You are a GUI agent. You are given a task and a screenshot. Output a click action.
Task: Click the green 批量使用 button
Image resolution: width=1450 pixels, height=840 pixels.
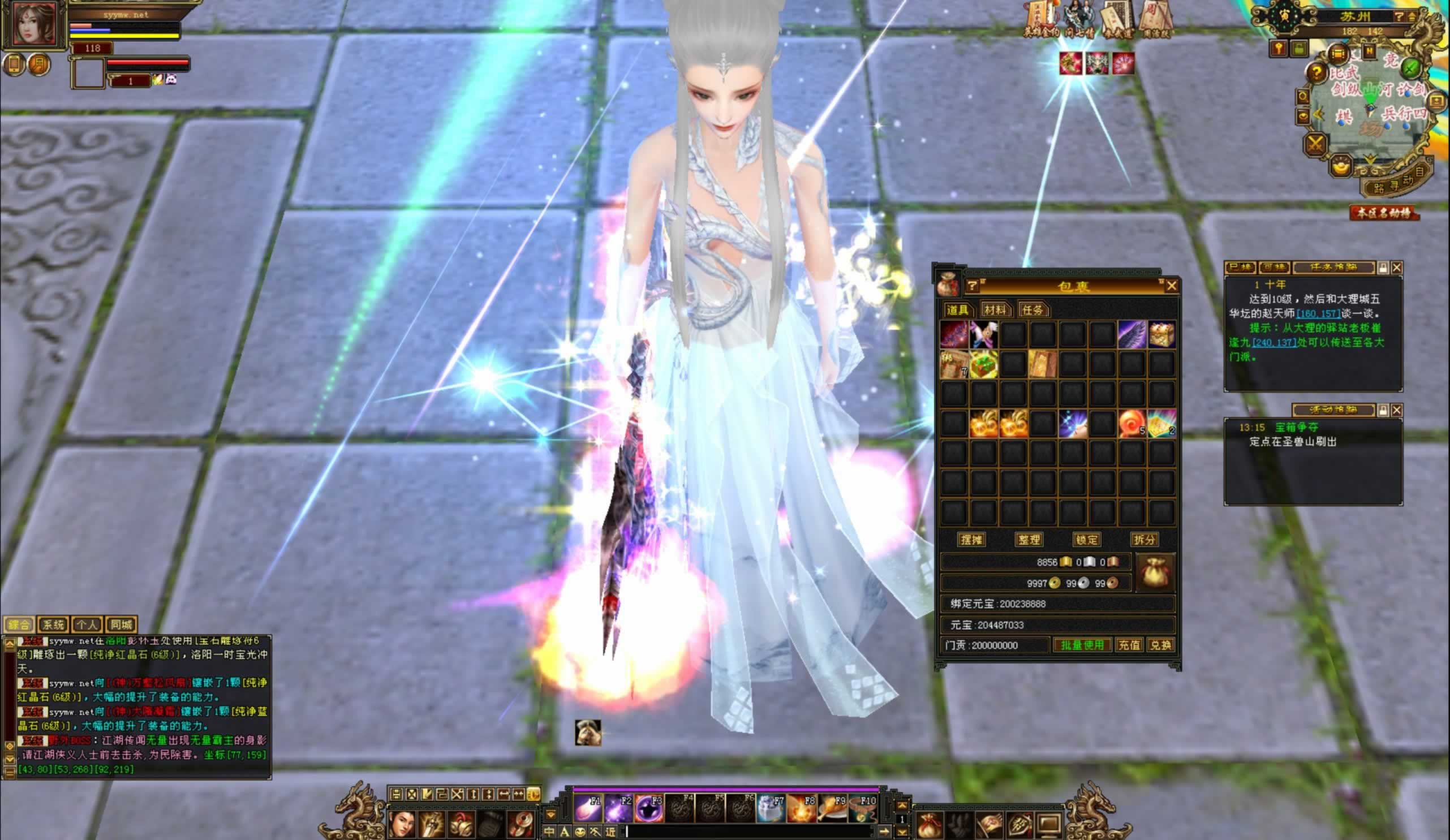pos(1082,645)
